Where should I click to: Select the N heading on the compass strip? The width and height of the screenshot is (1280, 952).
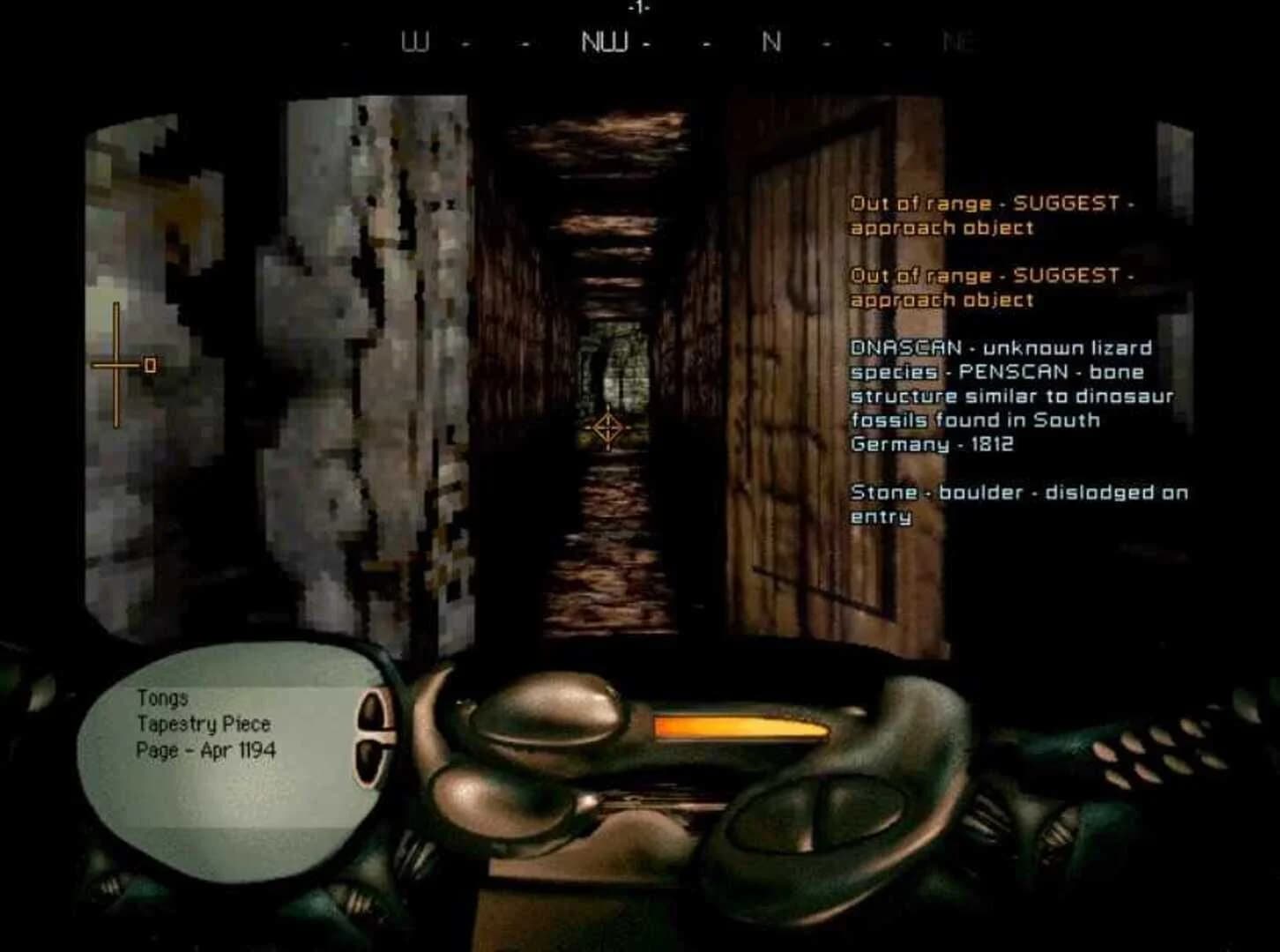tap(773, 41)
